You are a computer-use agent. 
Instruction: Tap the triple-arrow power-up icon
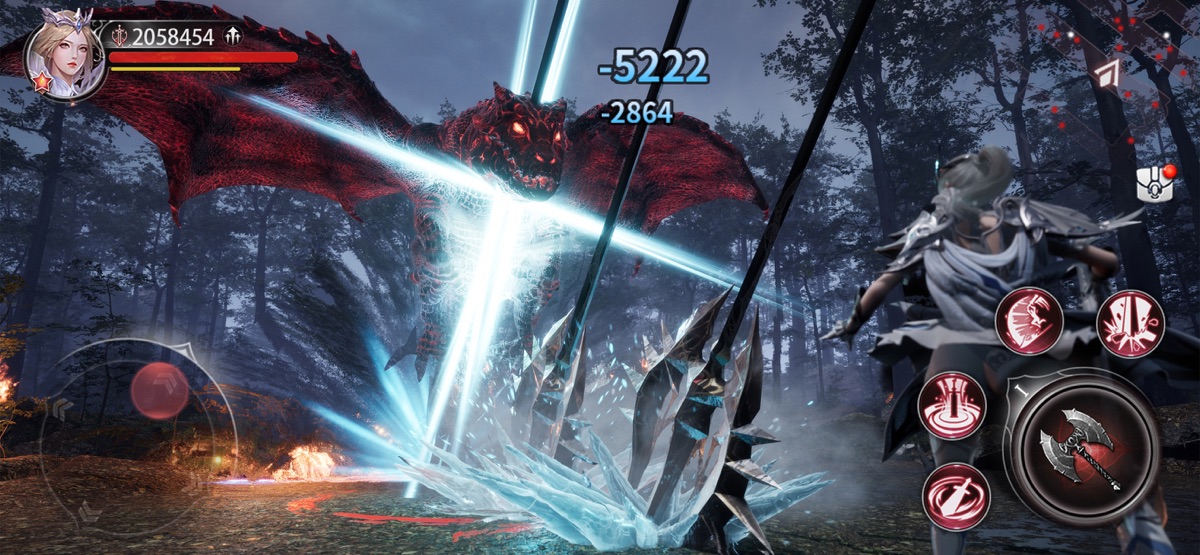click(x=234, y=37)
